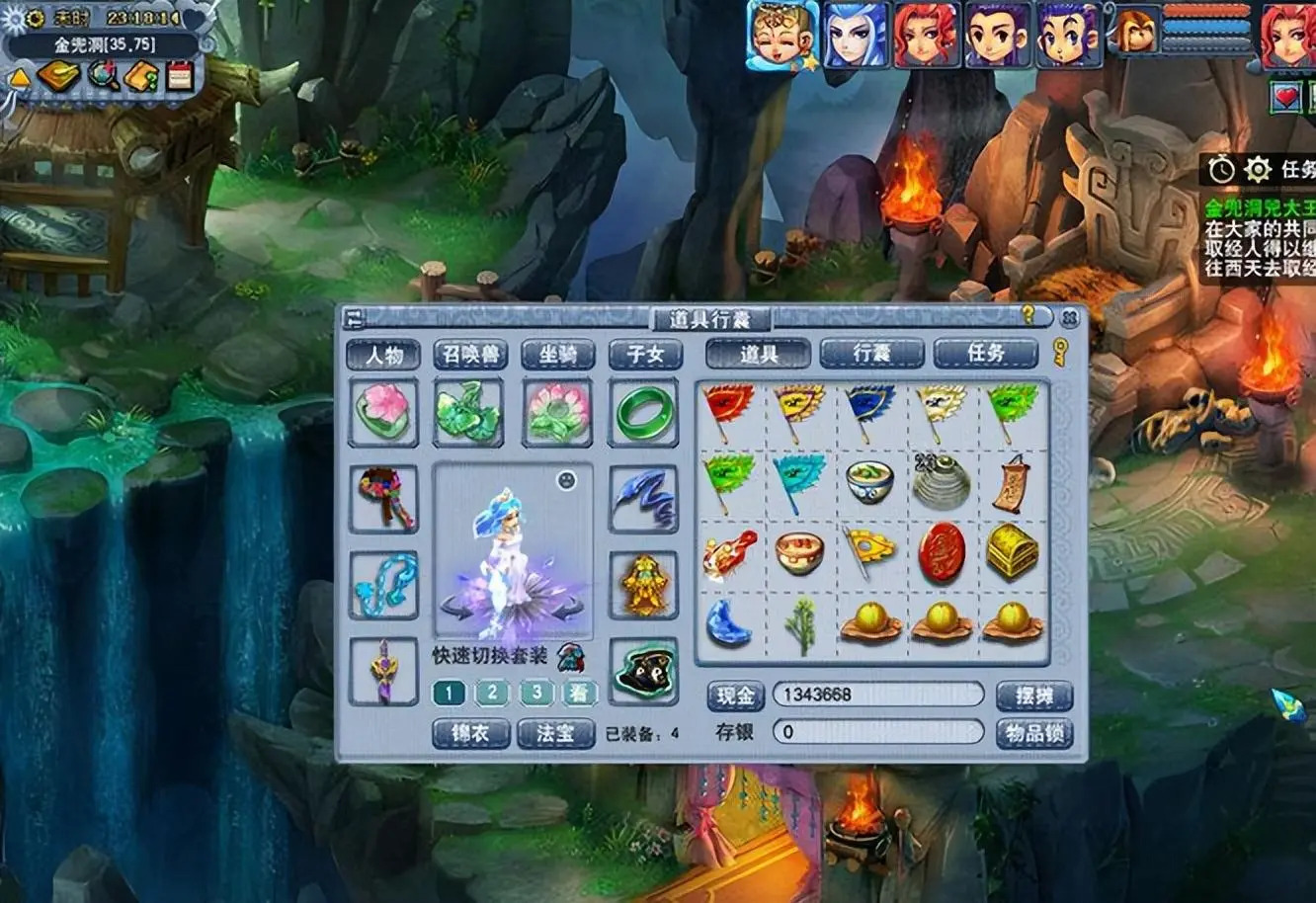This screenshot has height=903, width=1316.
Task: Open the red calendar icon
Action: pyautogui.click(x=180, y=76)
